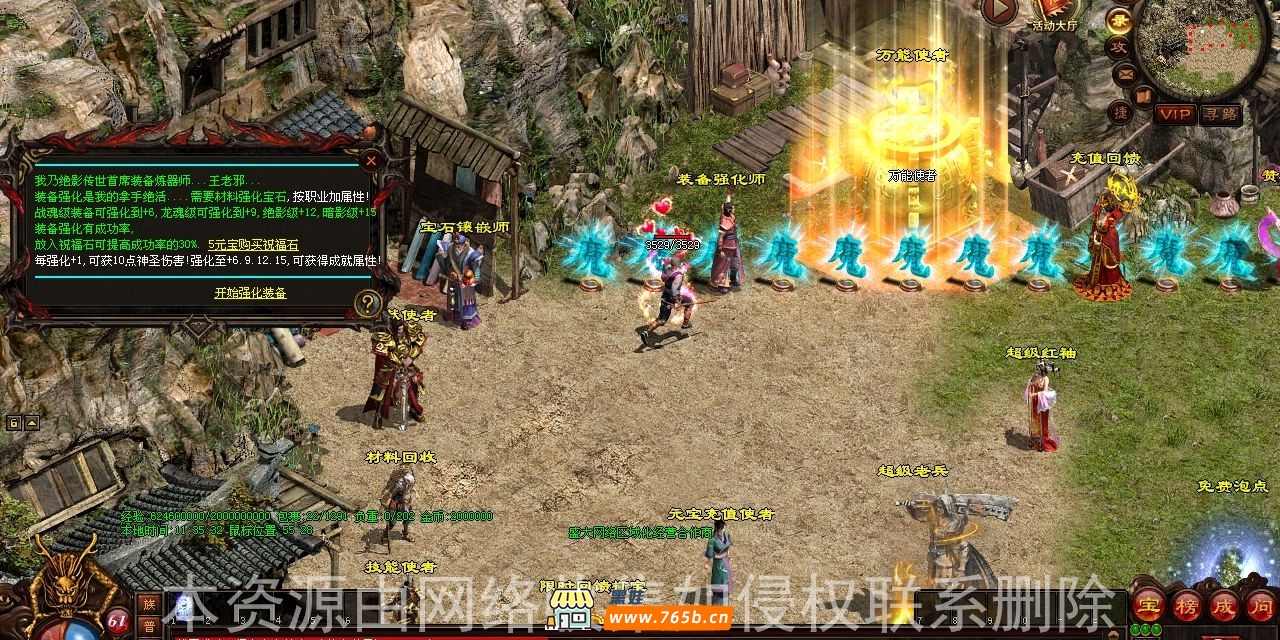Close the equipment enhancement dialog
Screen dimensions: 1280x640
click(x=371, y=159)
